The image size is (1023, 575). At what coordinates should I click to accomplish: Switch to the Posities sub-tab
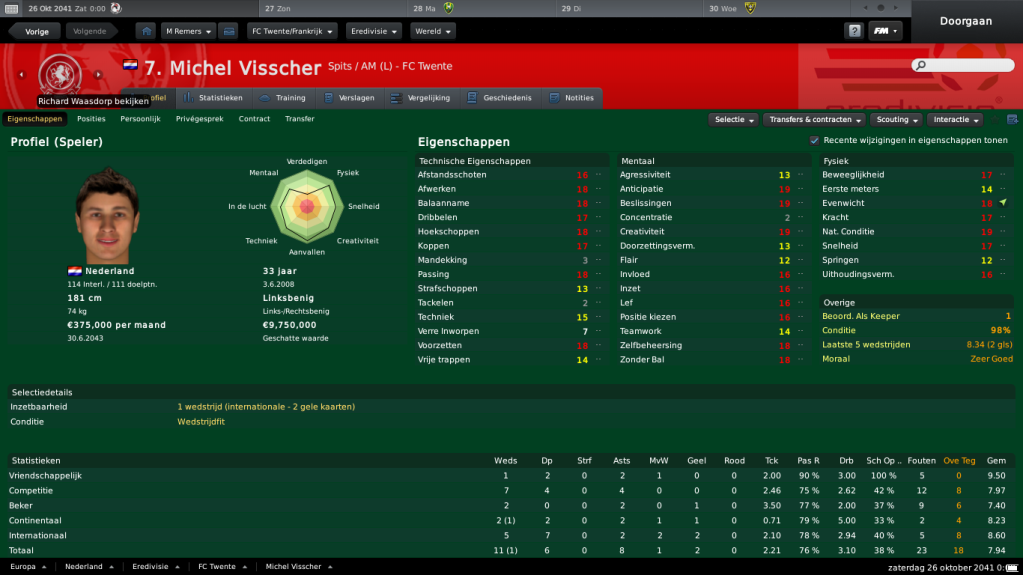click(x=91, y=119)
